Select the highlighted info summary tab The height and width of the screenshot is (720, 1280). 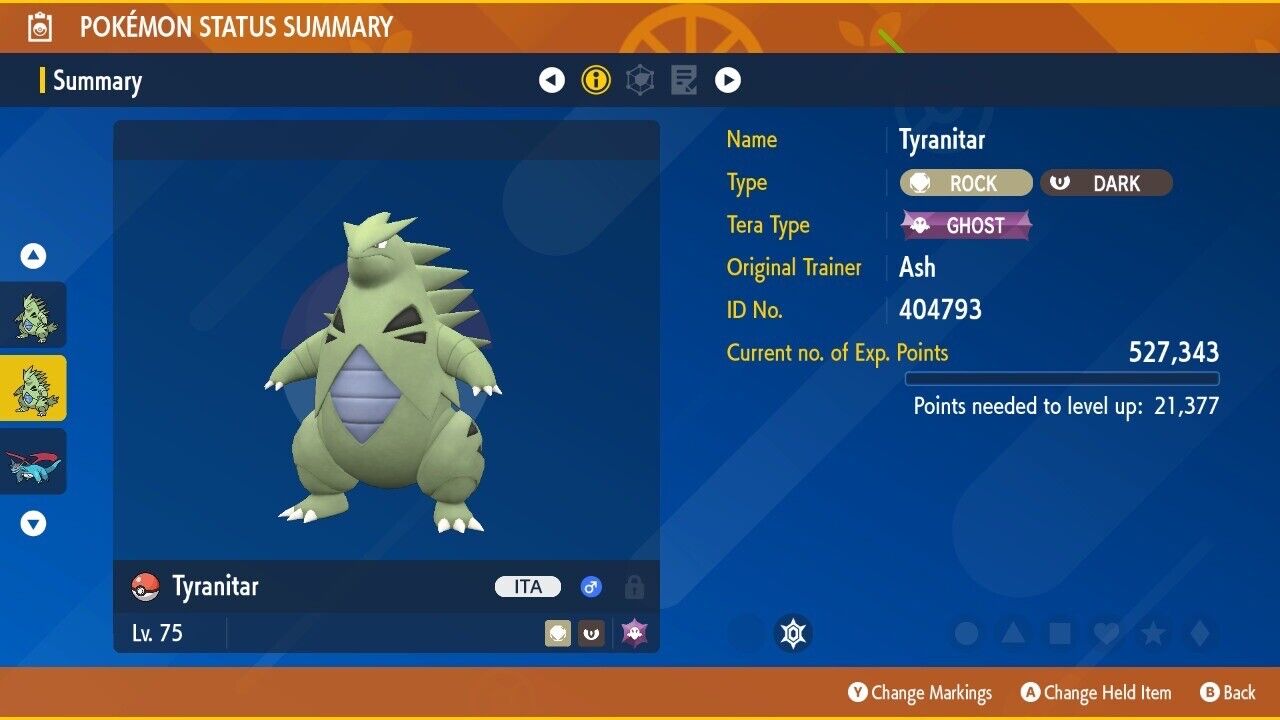tap(596, 80)
